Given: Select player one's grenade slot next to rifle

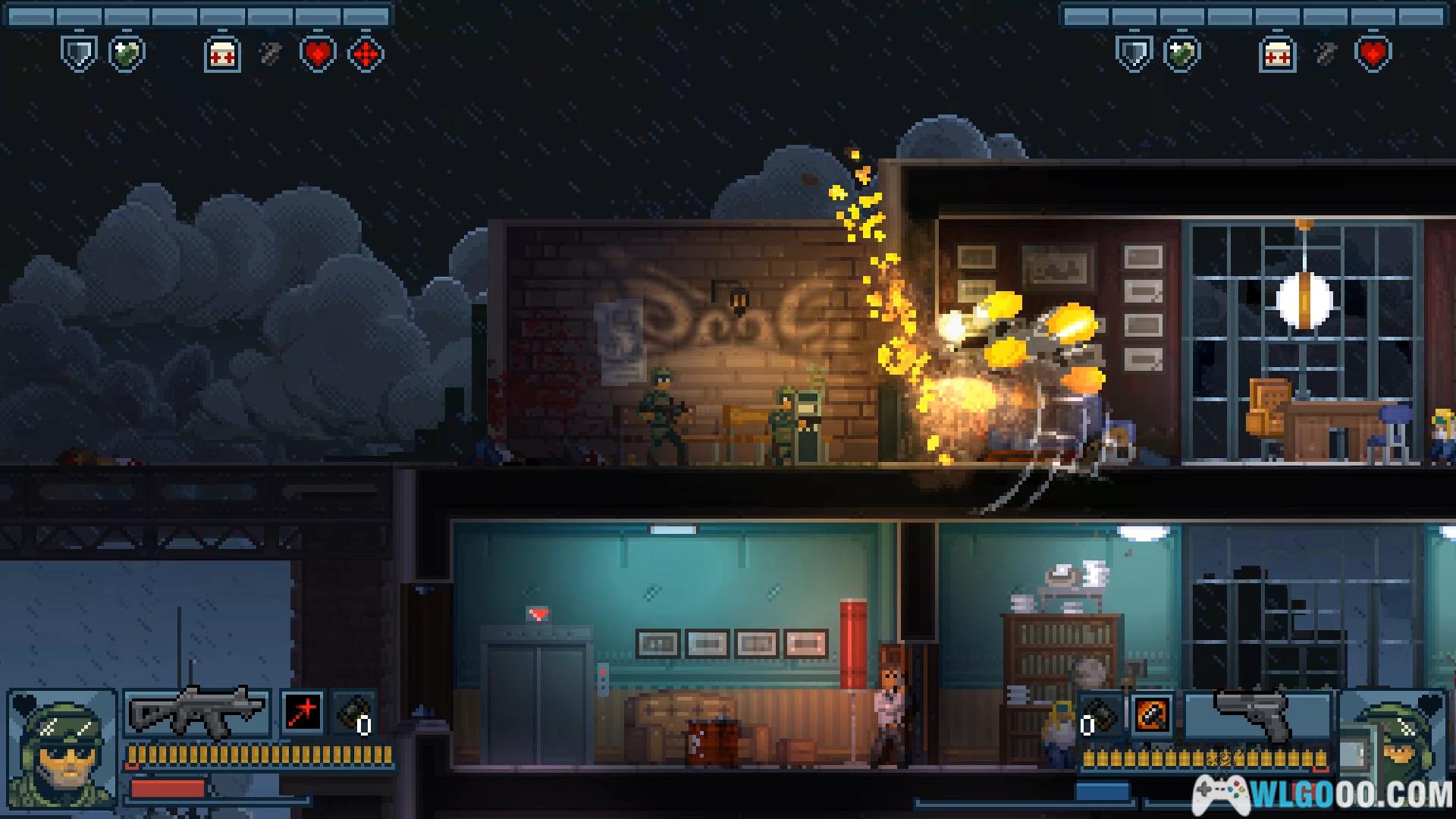Looking at the screenshot, I should point(355,714).
